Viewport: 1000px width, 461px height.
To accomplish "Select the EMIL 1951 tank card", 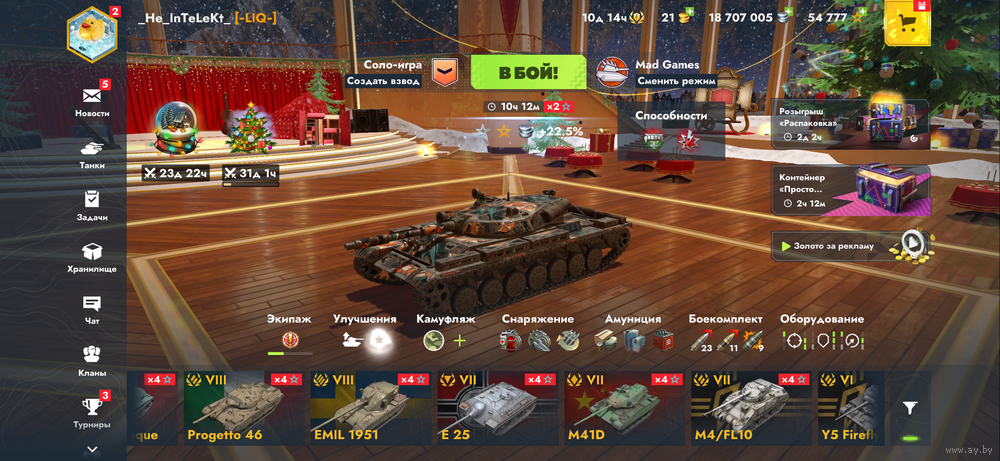I will click(x=370, y=408).
